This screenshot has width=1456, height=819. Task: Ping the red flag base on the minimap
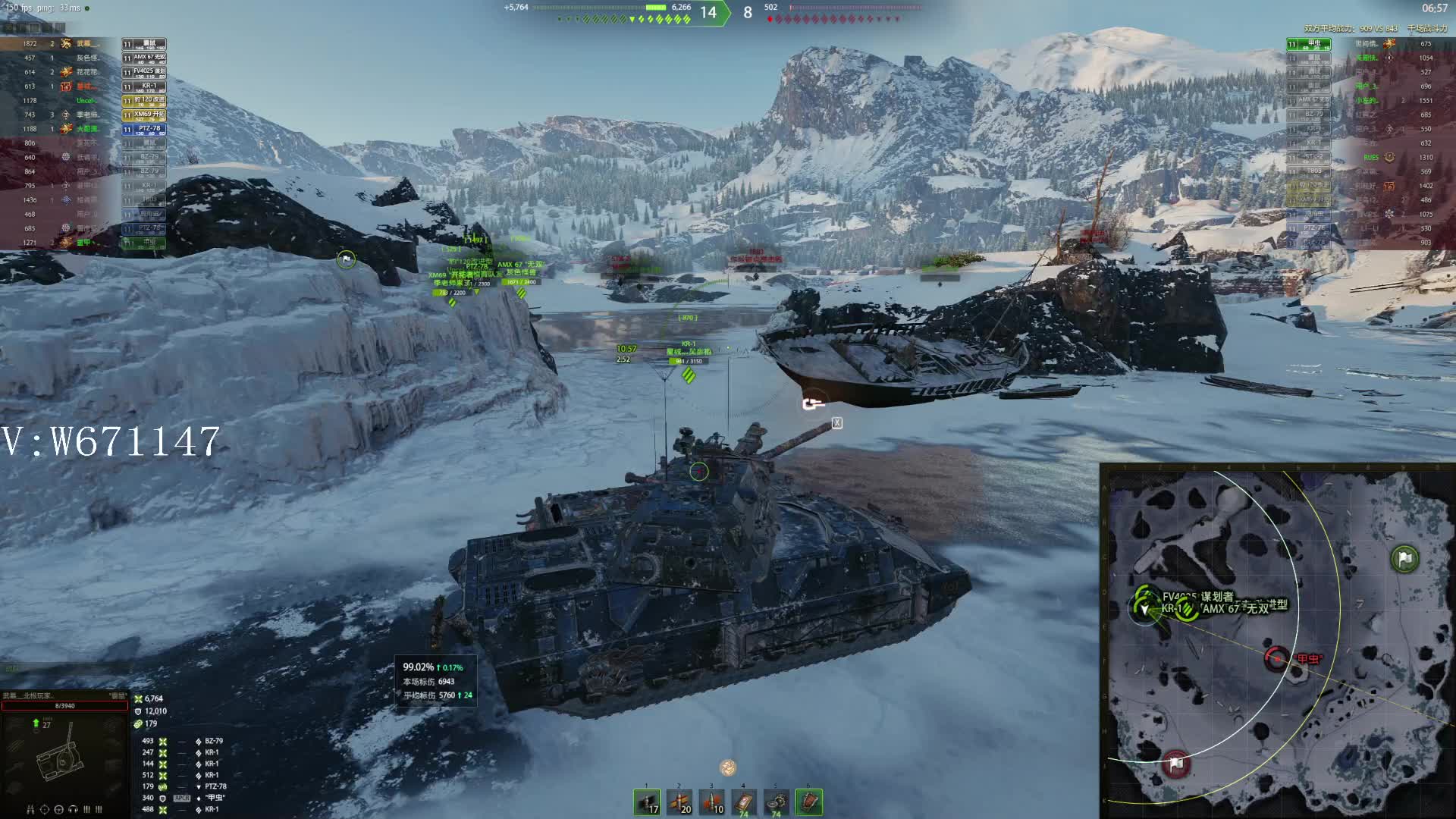(x=1176, y=764)
